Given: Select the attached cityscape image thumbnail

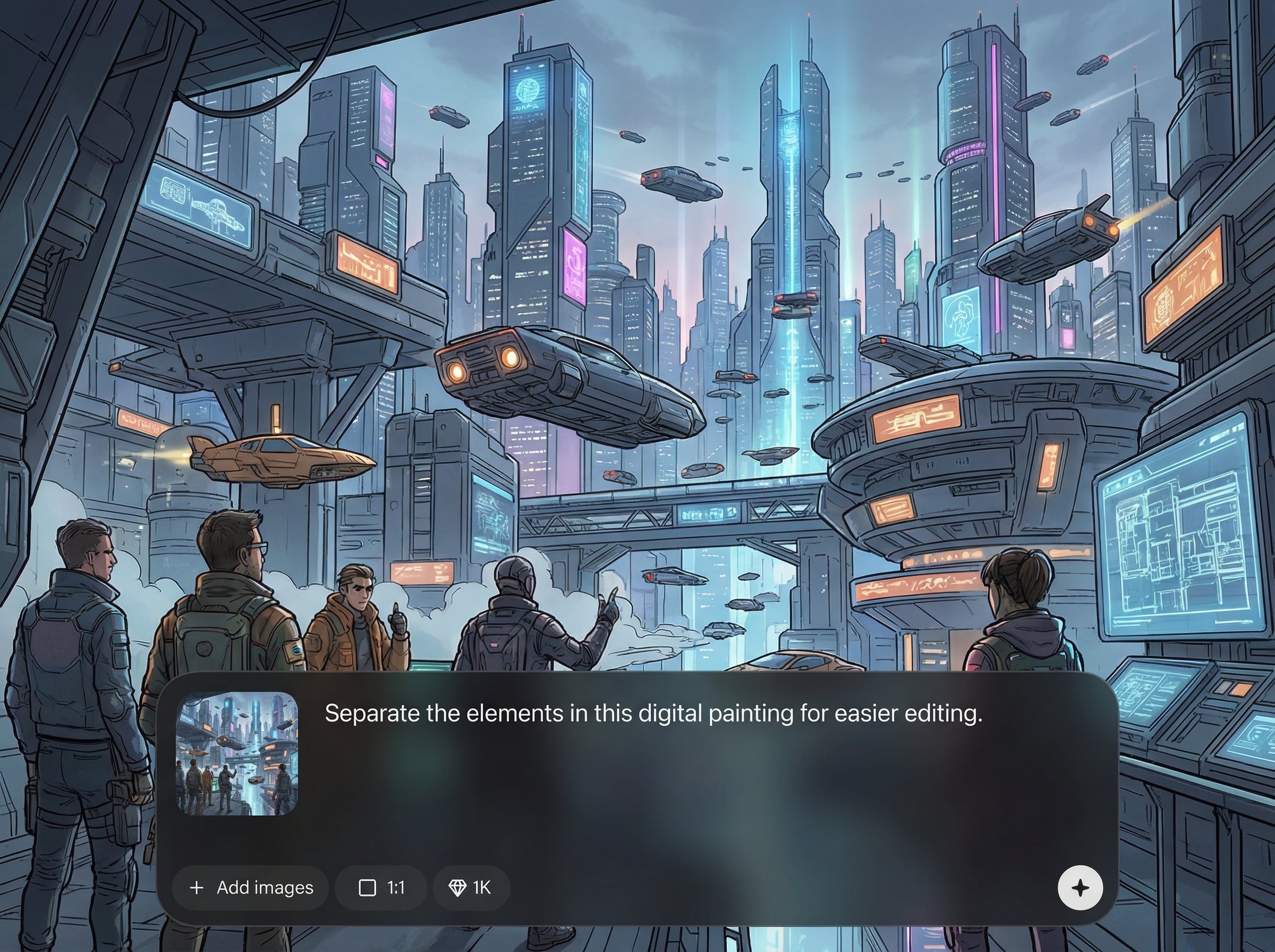Looking at the screenshot, I should [x=237, y=753].
